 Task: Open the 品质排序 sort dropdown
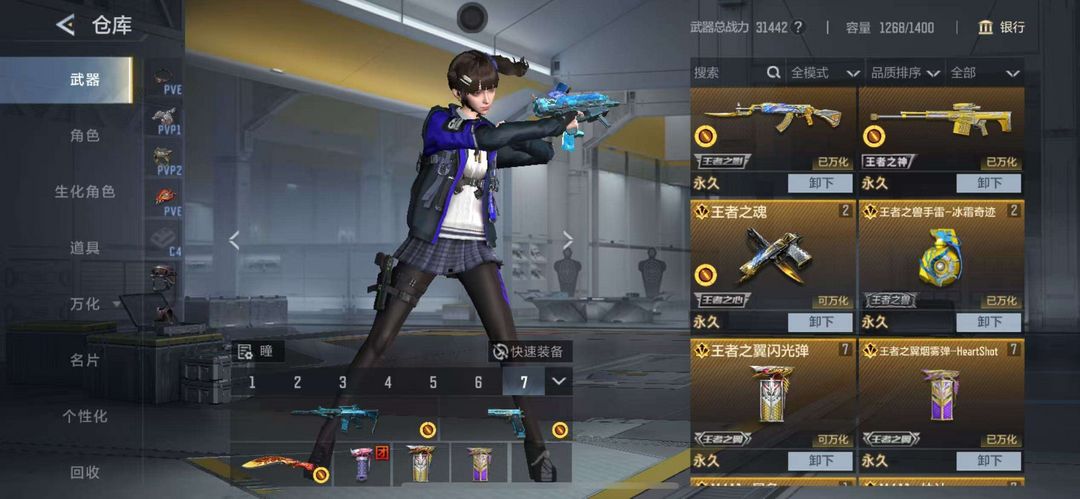click(905, 73)
